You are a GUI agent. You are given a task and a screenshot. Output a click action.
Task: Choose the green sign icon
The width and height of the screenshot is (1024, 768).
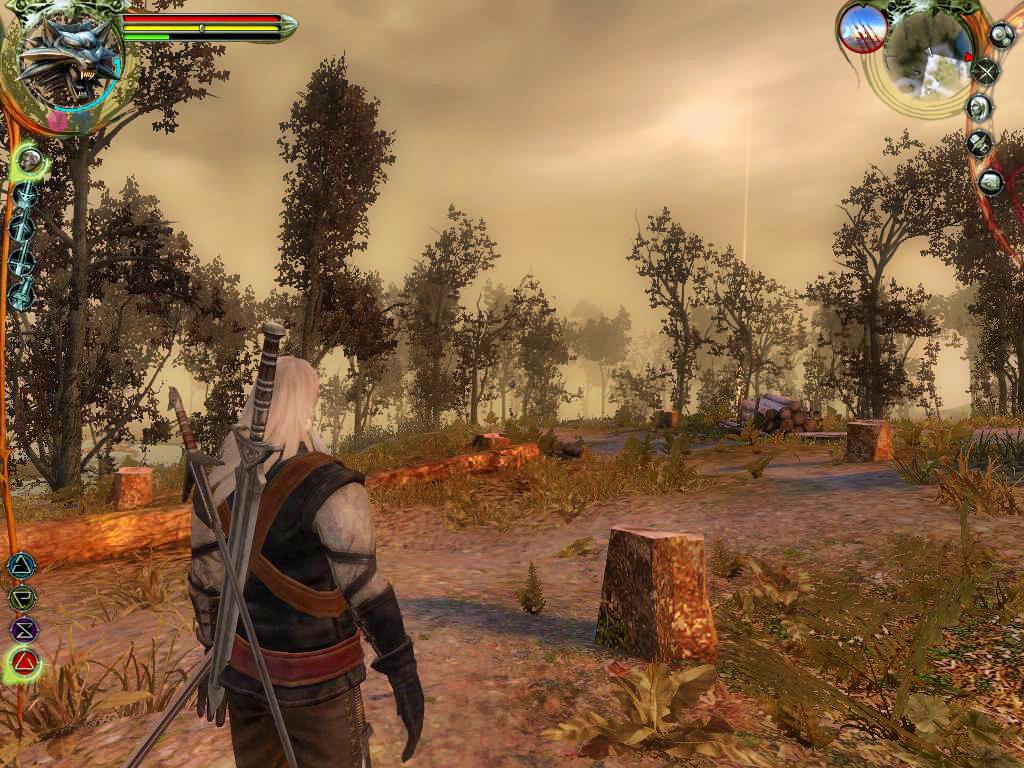[x=21, y=598]
